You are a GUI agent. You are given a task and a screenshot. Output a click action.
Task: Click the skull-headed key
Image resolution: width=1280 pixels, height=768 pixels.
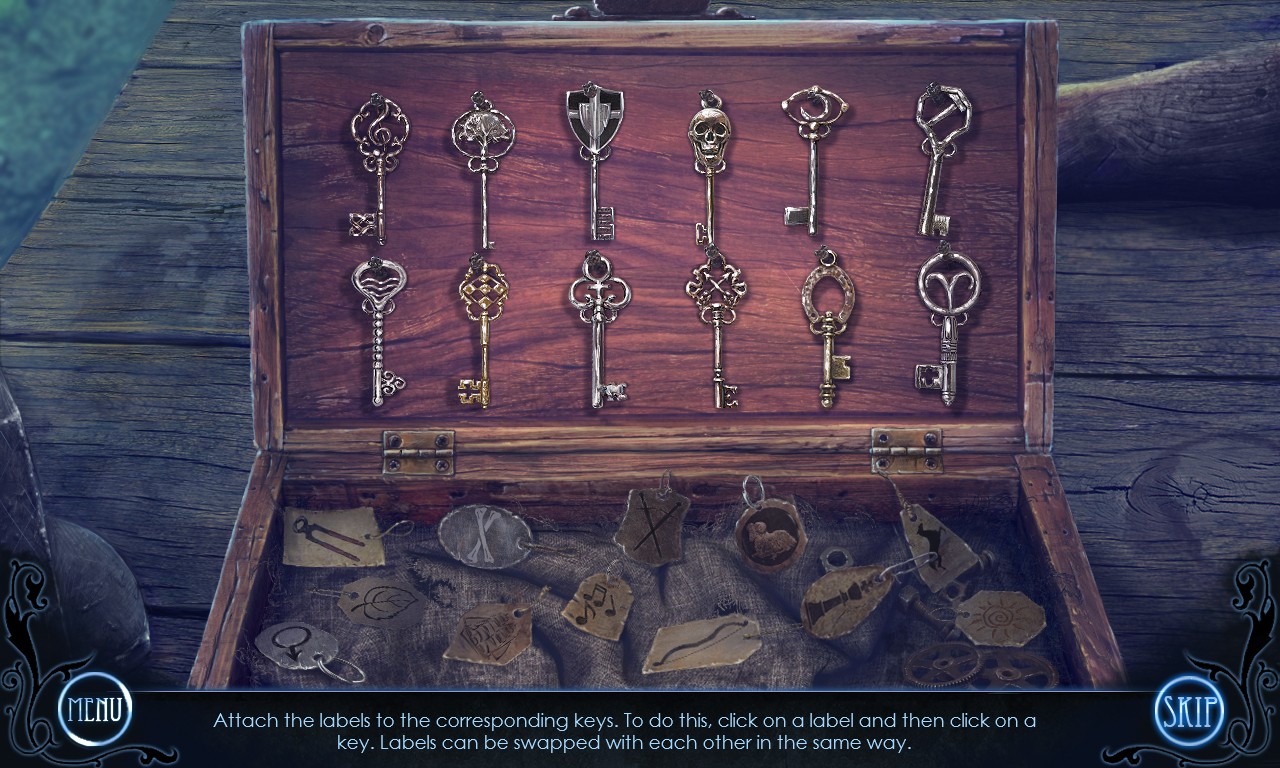point(709,165)
